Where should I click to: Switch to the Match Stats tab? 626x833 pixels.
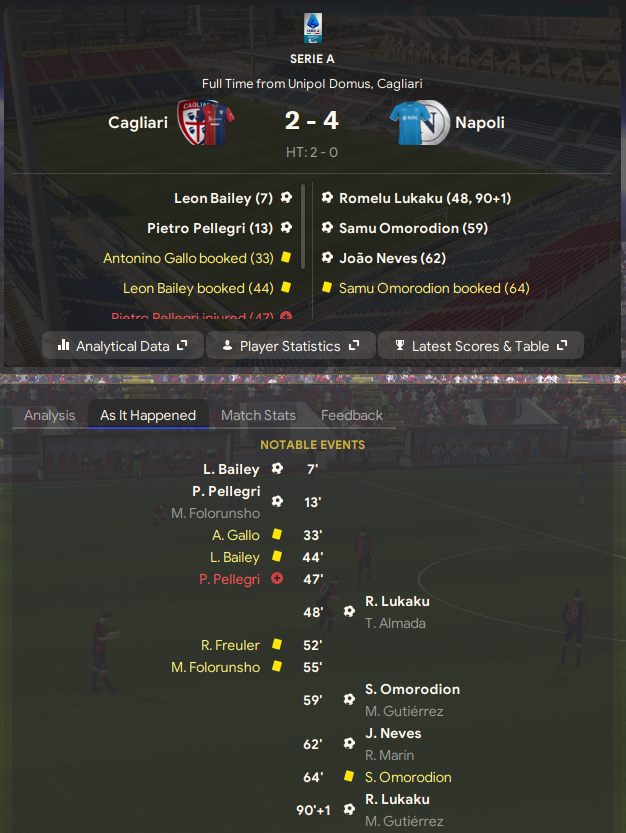258,415
